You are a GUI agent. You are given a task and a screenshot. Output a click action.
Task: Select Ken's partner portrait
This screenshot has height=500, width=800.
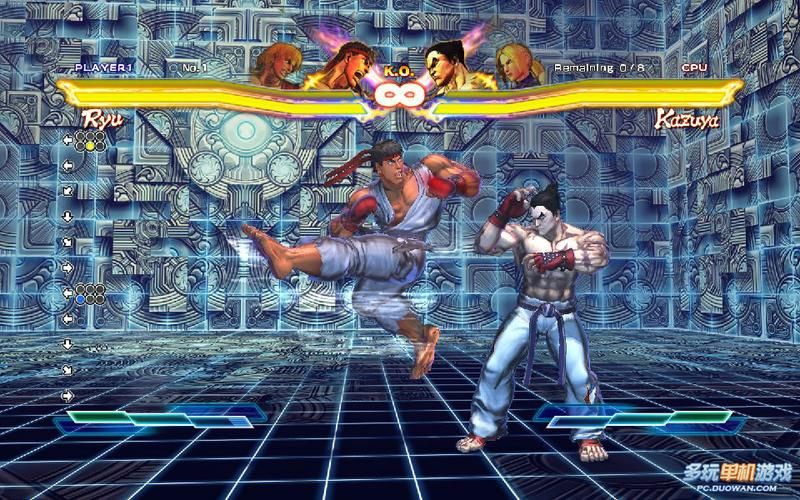tap(275, 64)
